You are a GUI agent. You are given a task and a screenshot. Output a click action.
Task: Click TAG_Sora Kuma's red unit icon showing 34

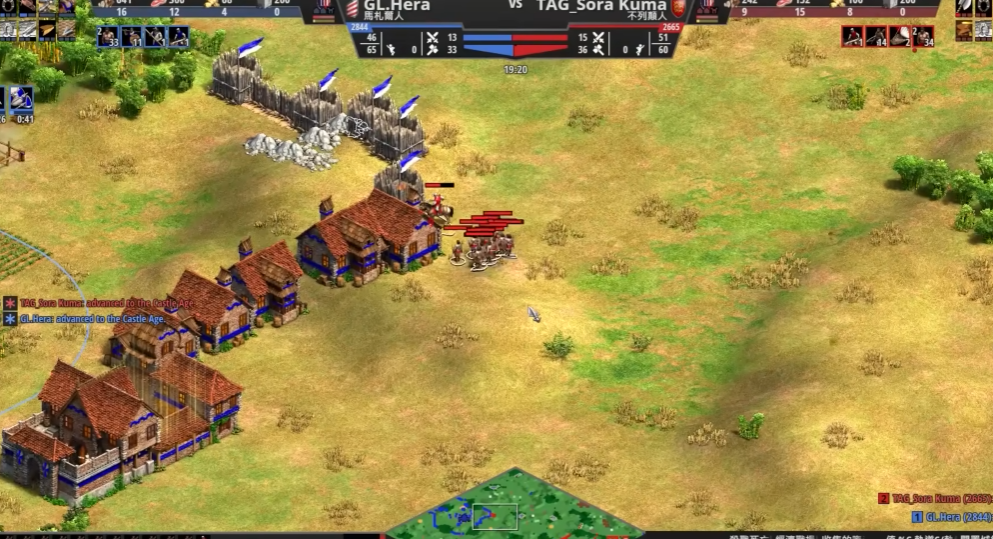(923, 37)
